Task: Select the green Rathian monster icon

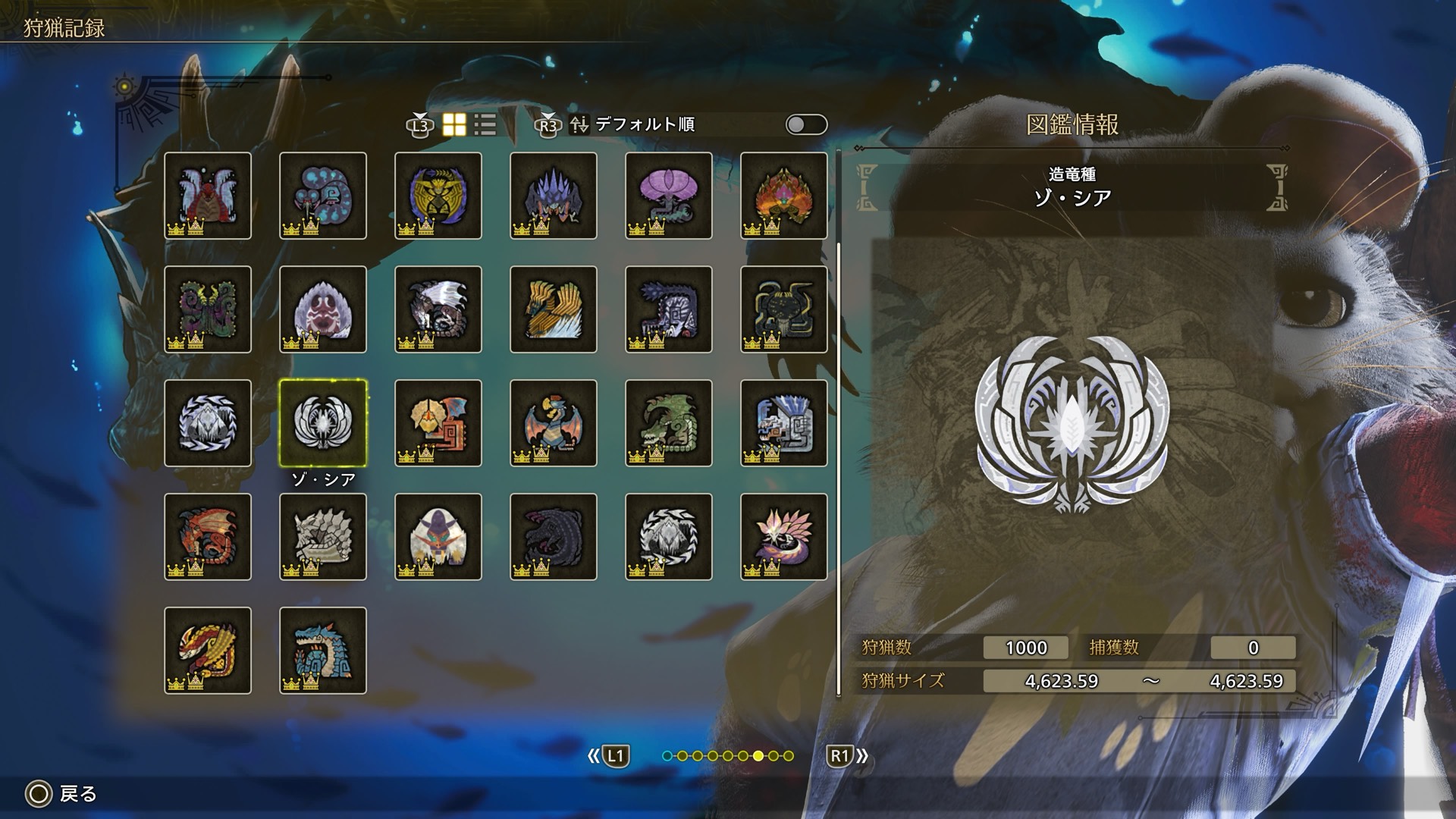Action: [x=669, y=423]
